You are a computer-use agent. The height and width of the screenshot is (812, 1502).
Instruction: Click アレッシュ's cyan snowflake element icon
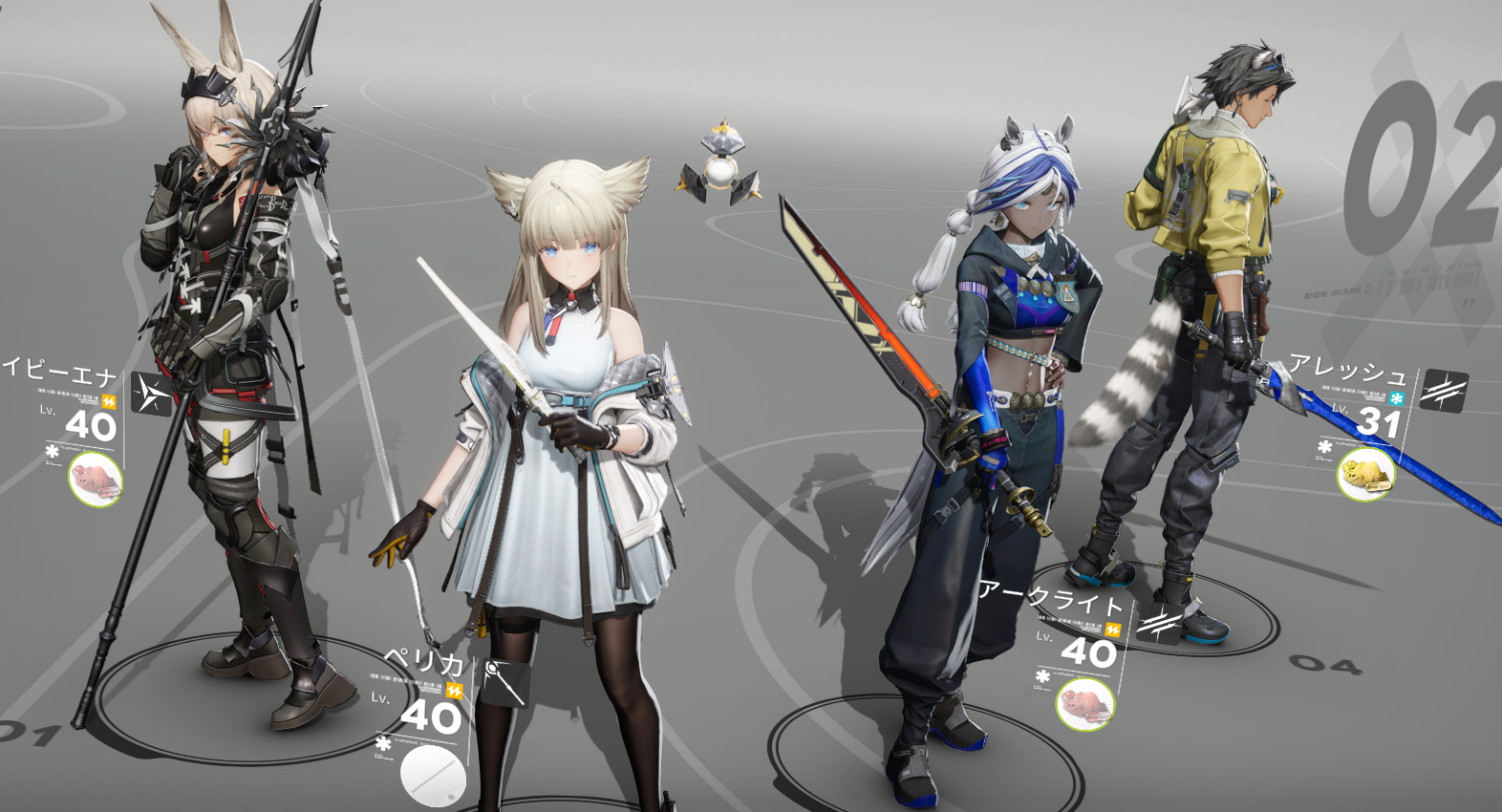pos(1397,398)
